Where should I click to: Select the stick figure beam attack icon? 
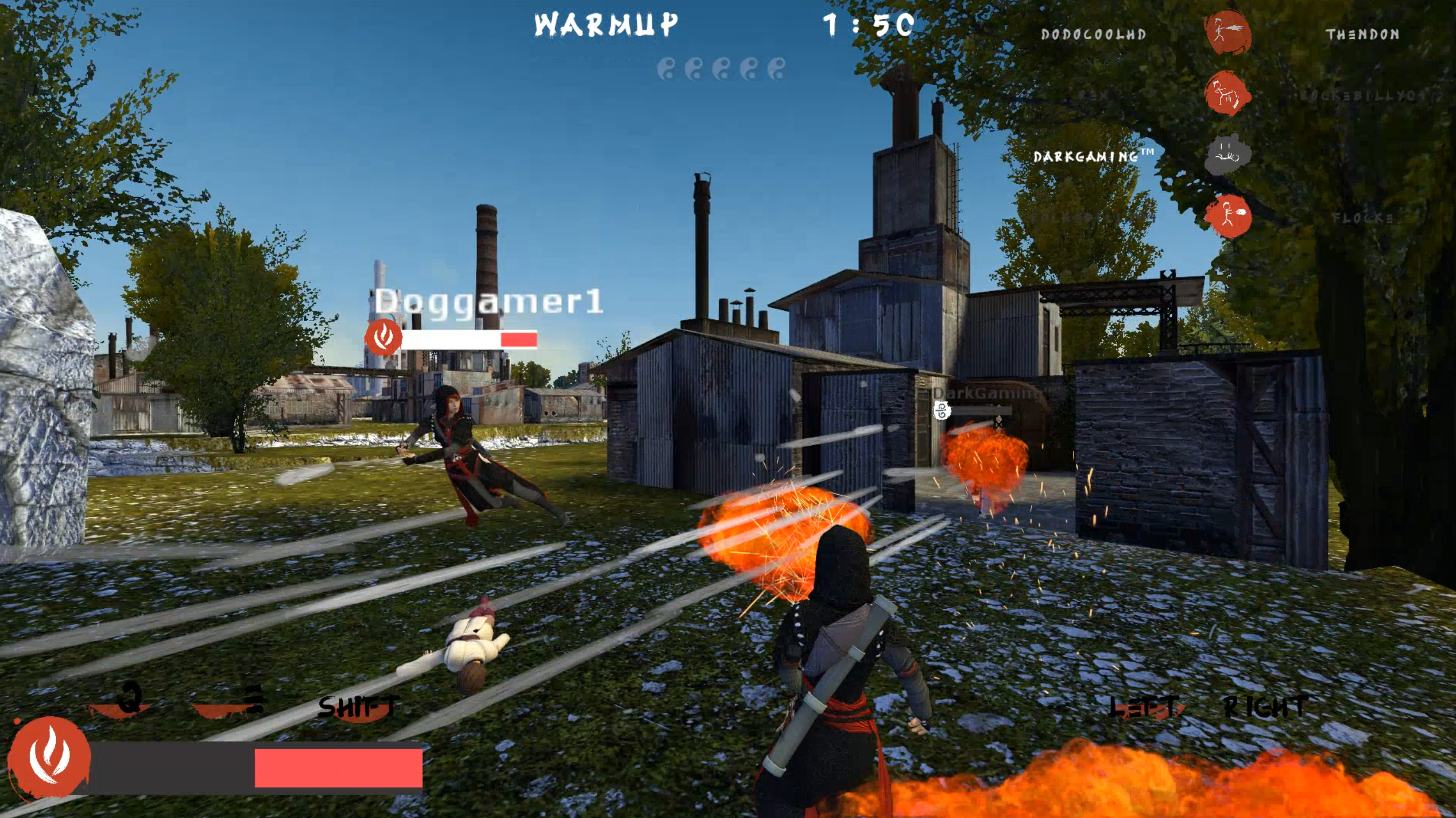coord(1228,32)
